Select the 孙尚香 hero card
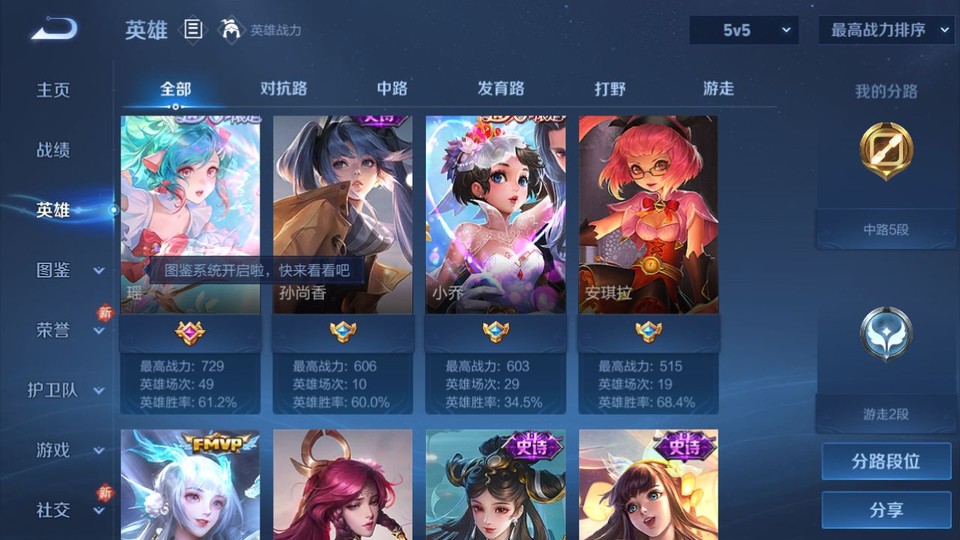The height and width of the screenshot is (540, 960). point(342,215)
